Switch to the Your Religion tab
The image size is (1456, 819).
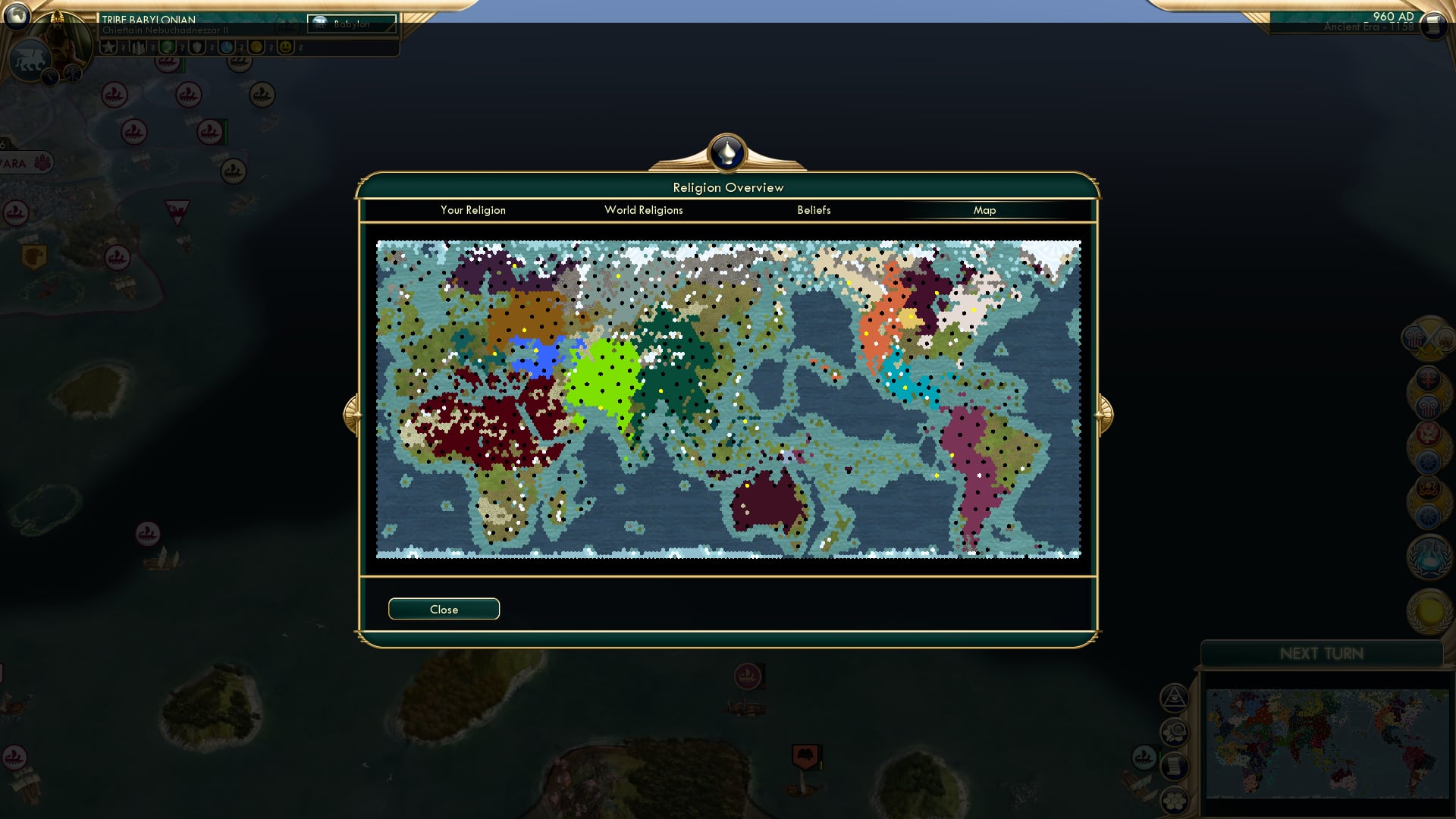click(x=473, y=210)
